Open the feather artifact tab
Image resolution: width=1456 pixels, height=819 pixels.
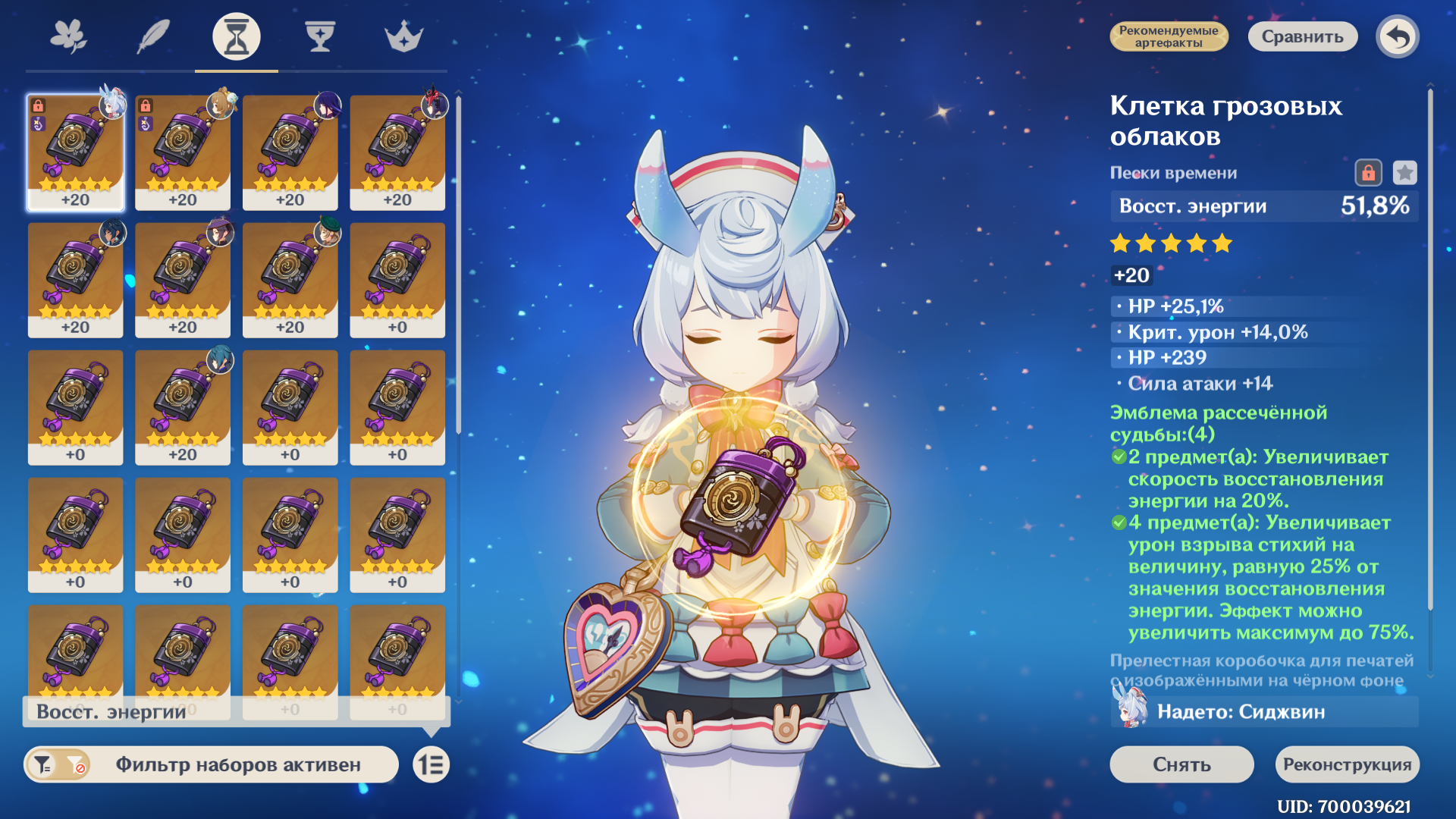coord(152,36)
